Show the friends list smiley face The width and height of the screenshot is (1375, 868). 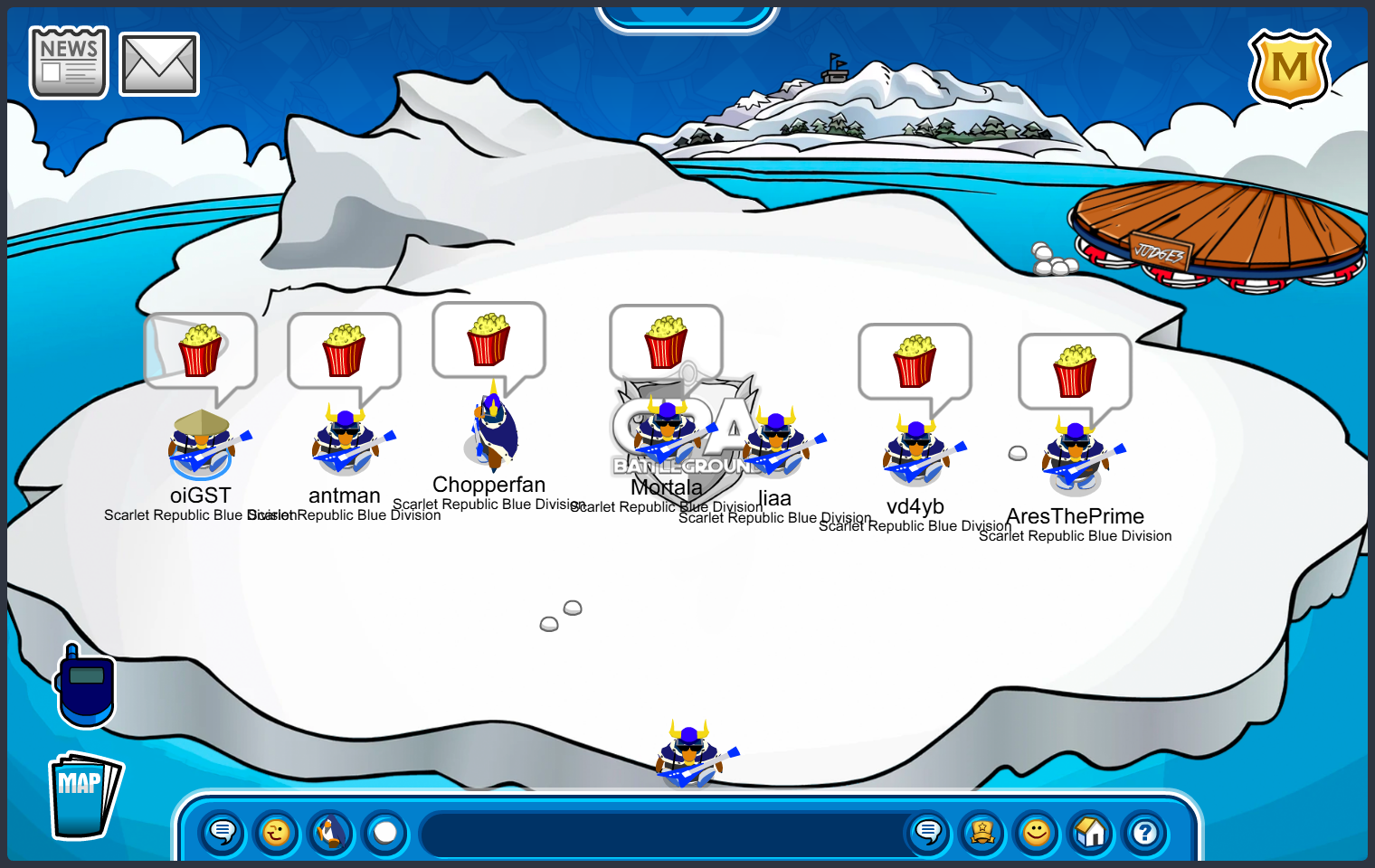tap(1037, 832)
